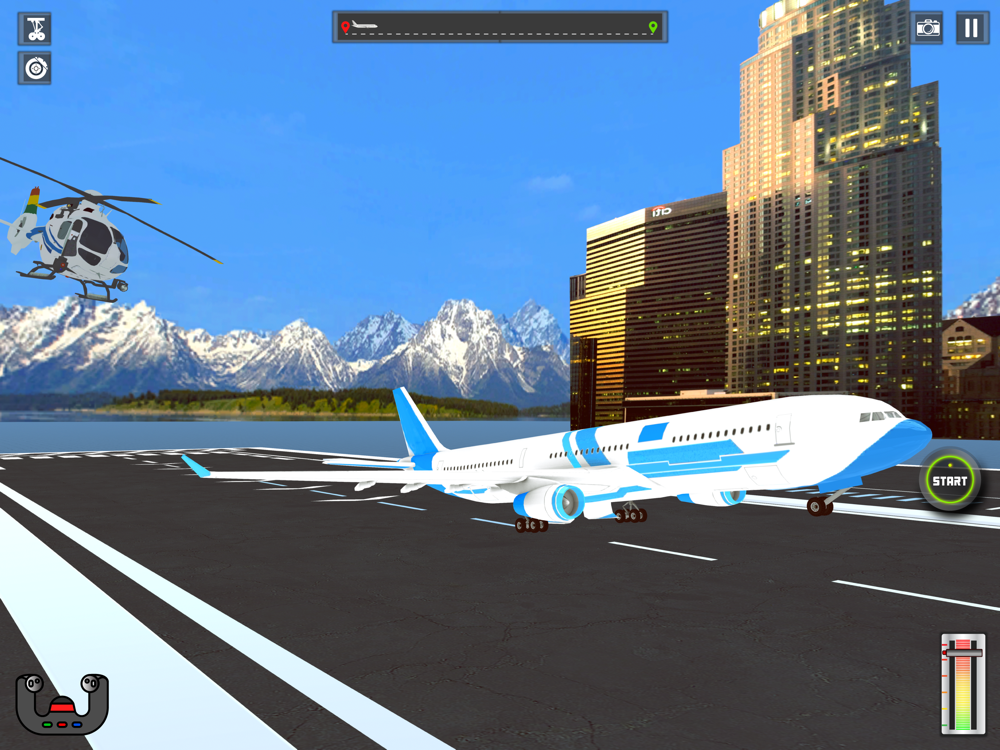Screen dimensions: 1000x750
Task: Activate the wheel brake button
Action: tap(35, 68)
